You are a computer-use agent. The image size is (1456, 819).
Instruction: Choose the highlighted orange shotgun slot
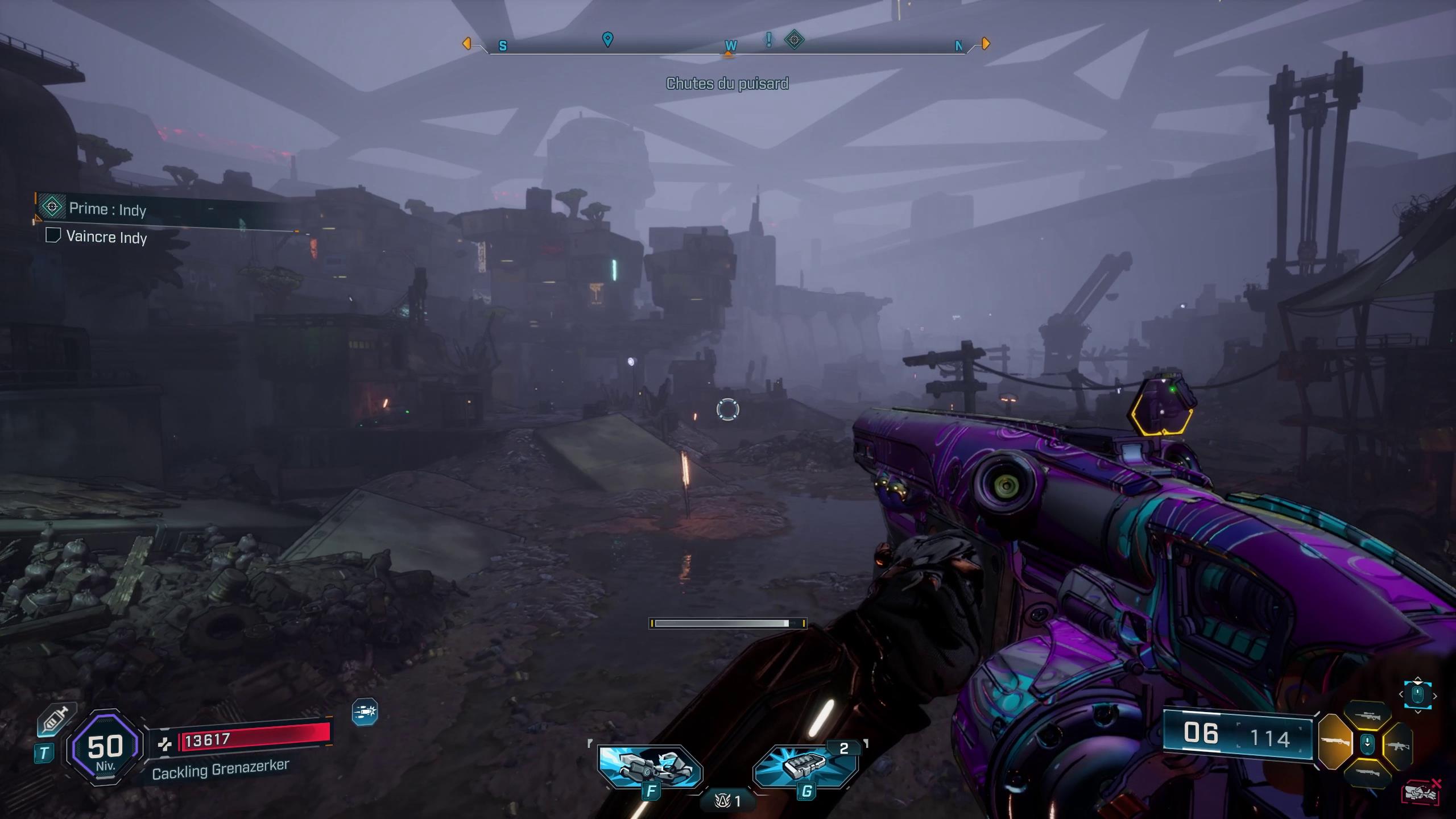pyautogui.click(x=1335, y=743)
